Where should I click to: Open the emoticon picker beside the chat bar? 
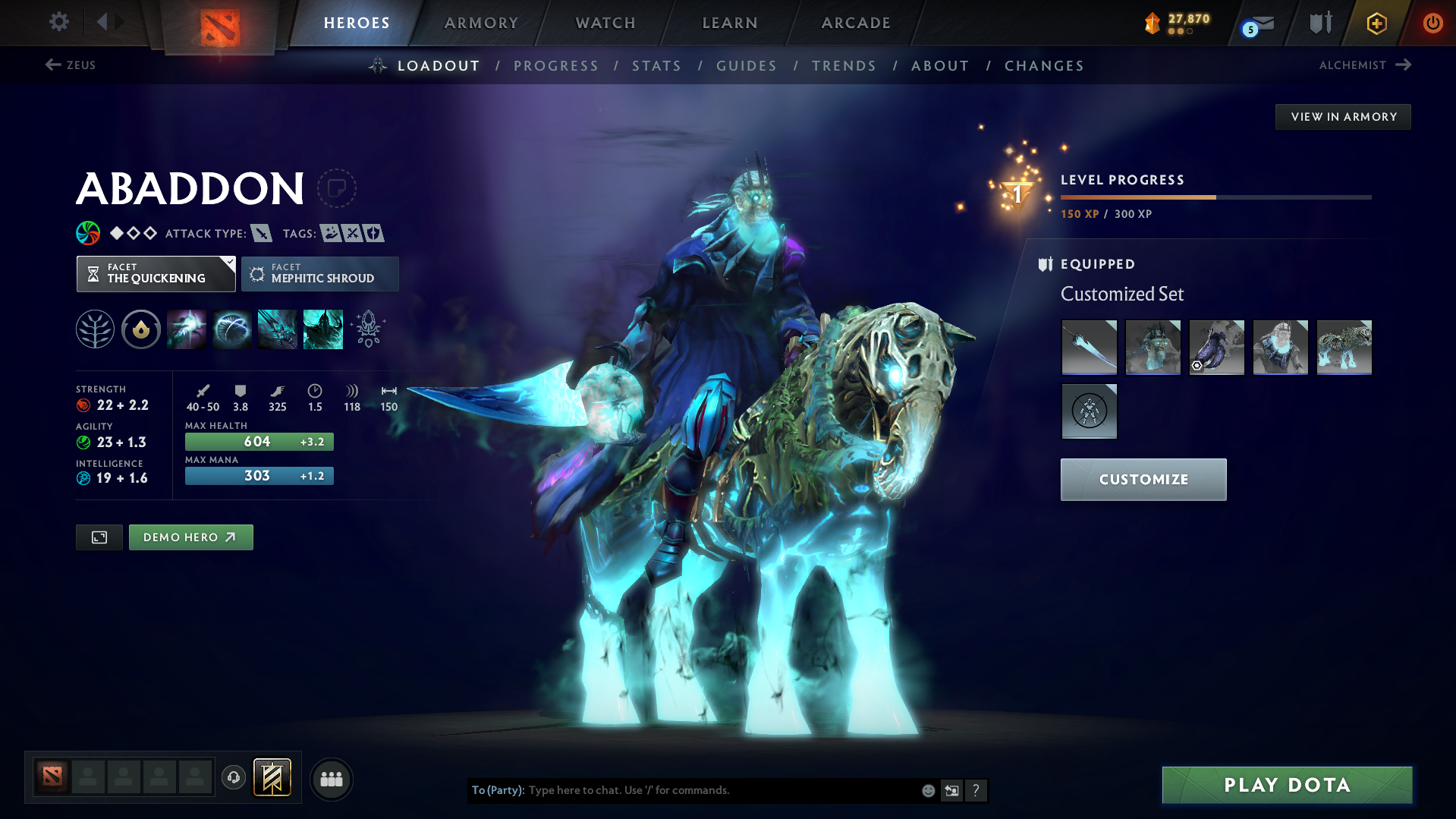(x=928, y=790)
